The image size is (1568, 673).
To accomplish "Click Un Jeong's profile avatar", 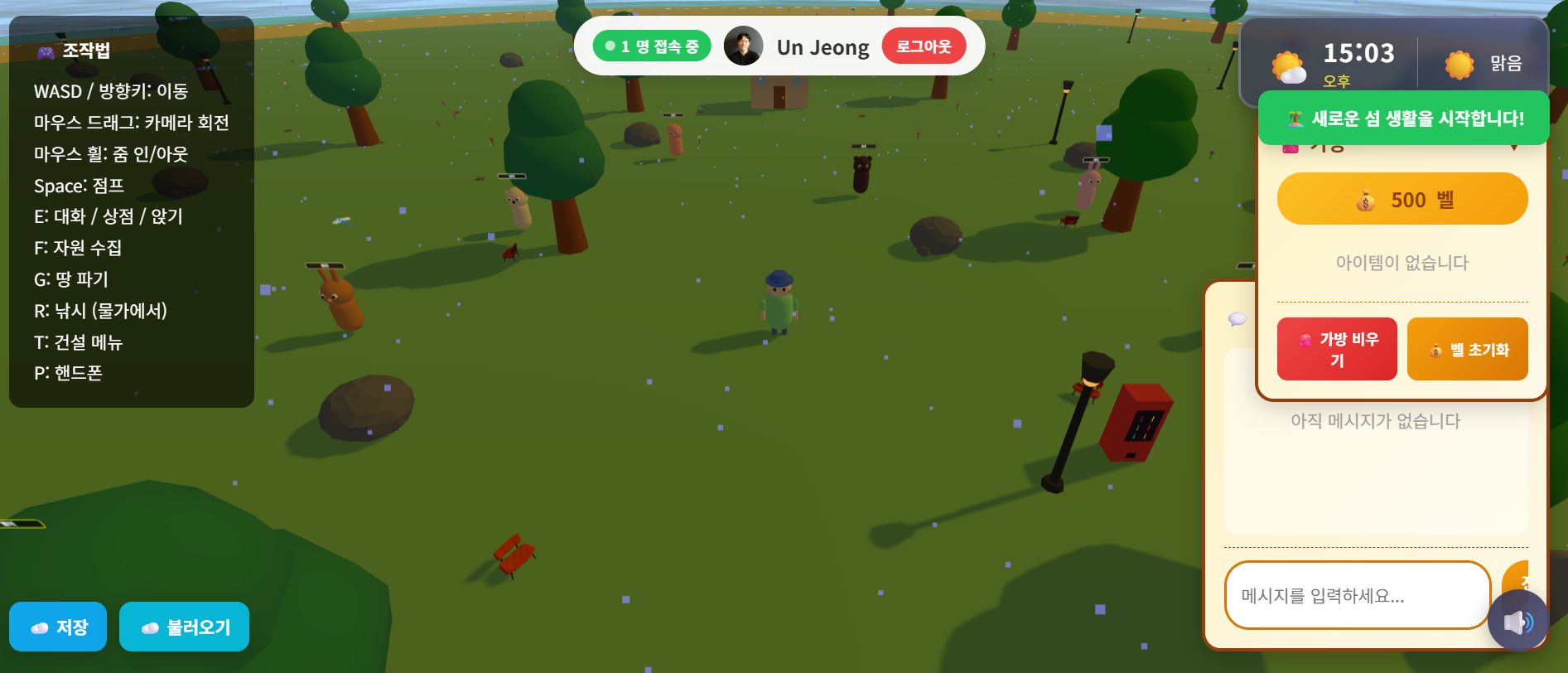I will tap(743, 46).
